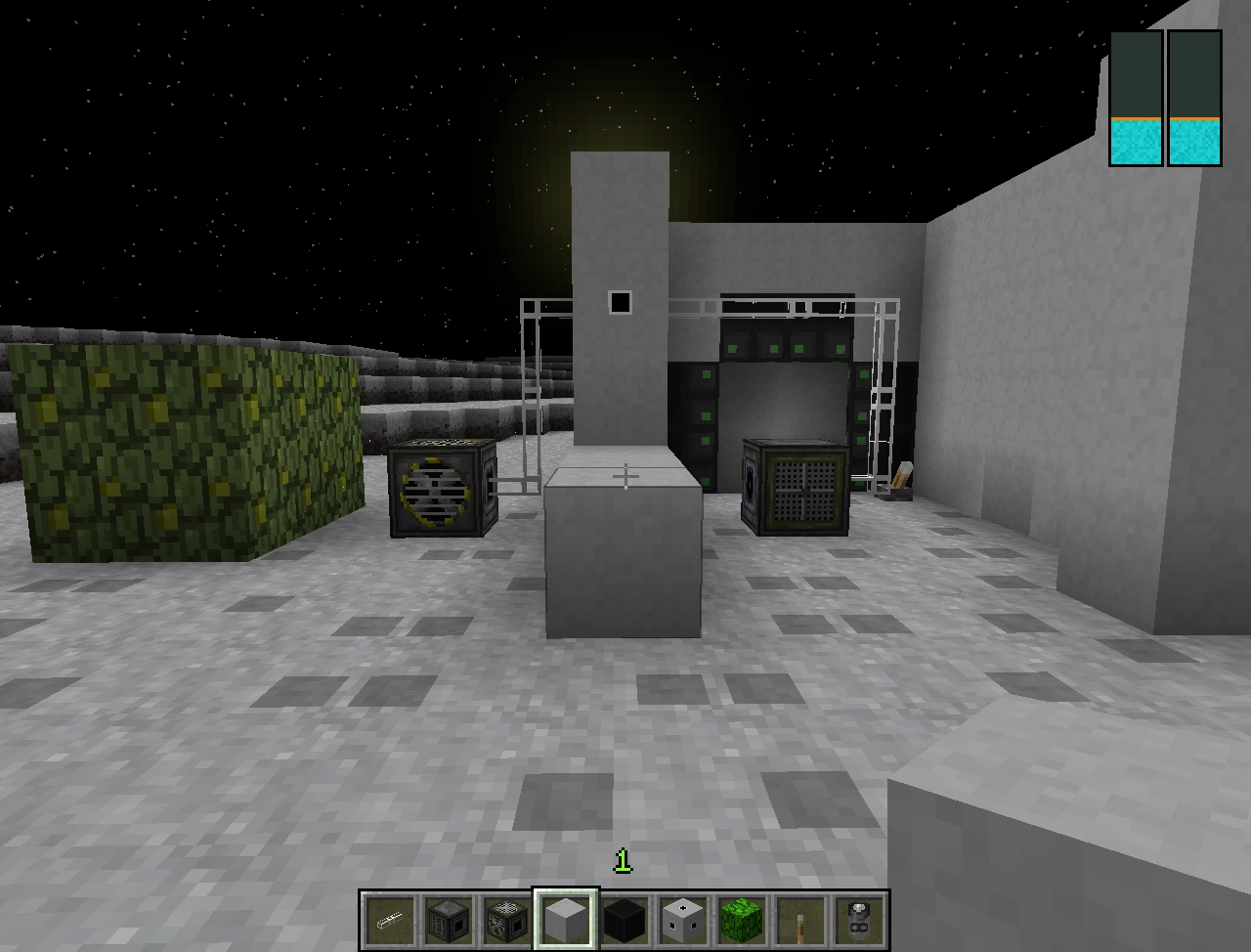Click the crosshair at the screen center
This screenshot has width=1251, height=952.
click(625, 474)
